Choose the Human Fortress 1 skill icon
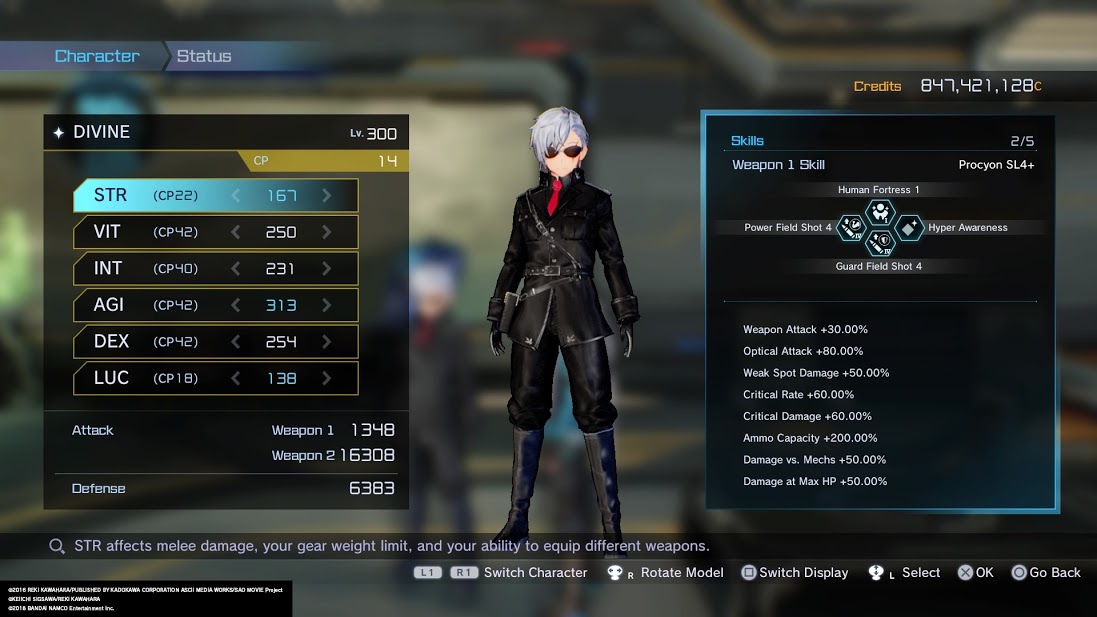 879,211
